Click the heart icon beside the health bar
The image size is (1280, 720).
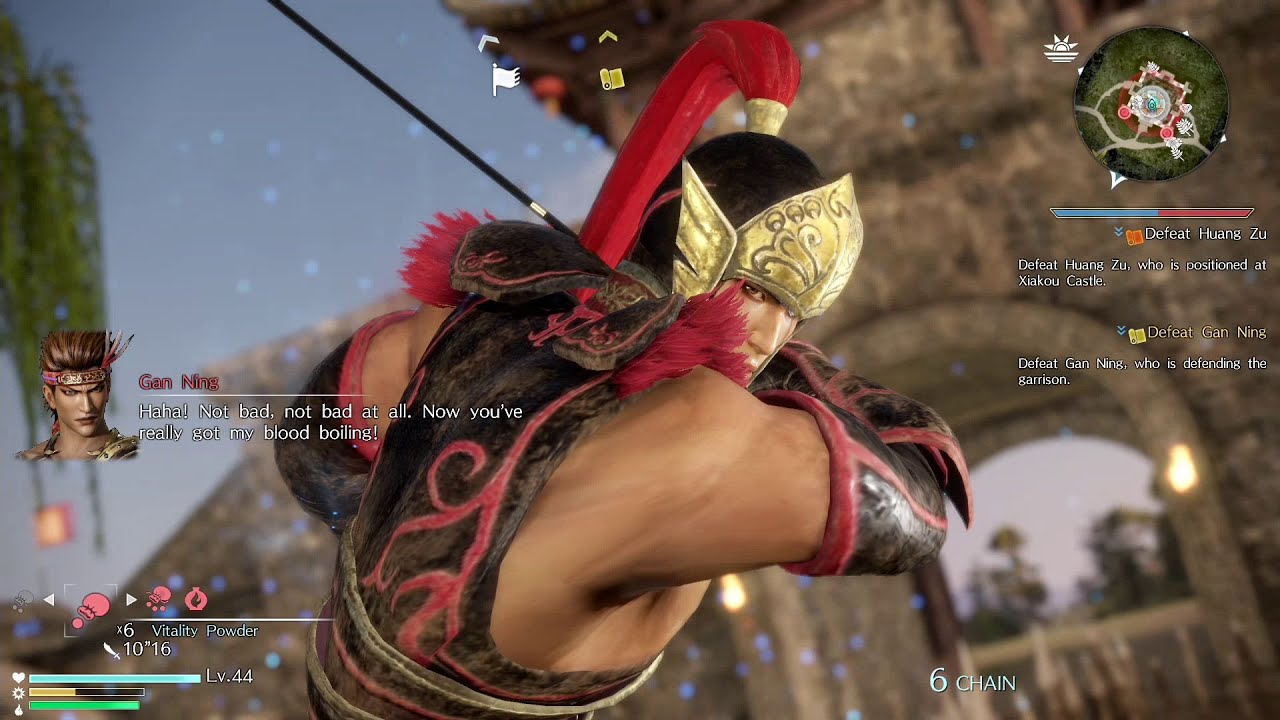pyautogui.click(x=18, y=678)
